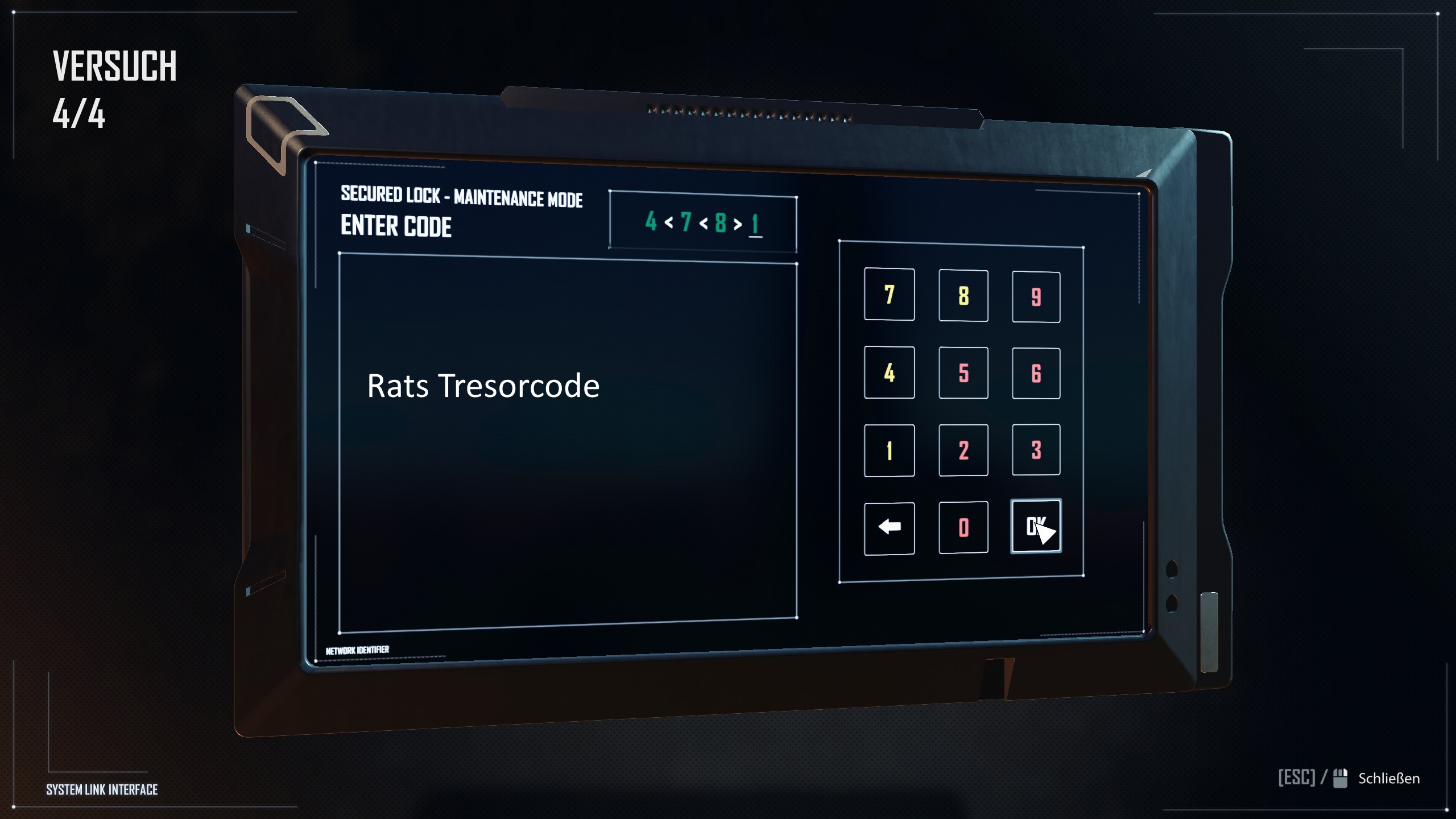Confirm the code with the OK button
This screenshot has width=1456, height=819.
(1036, 526)
